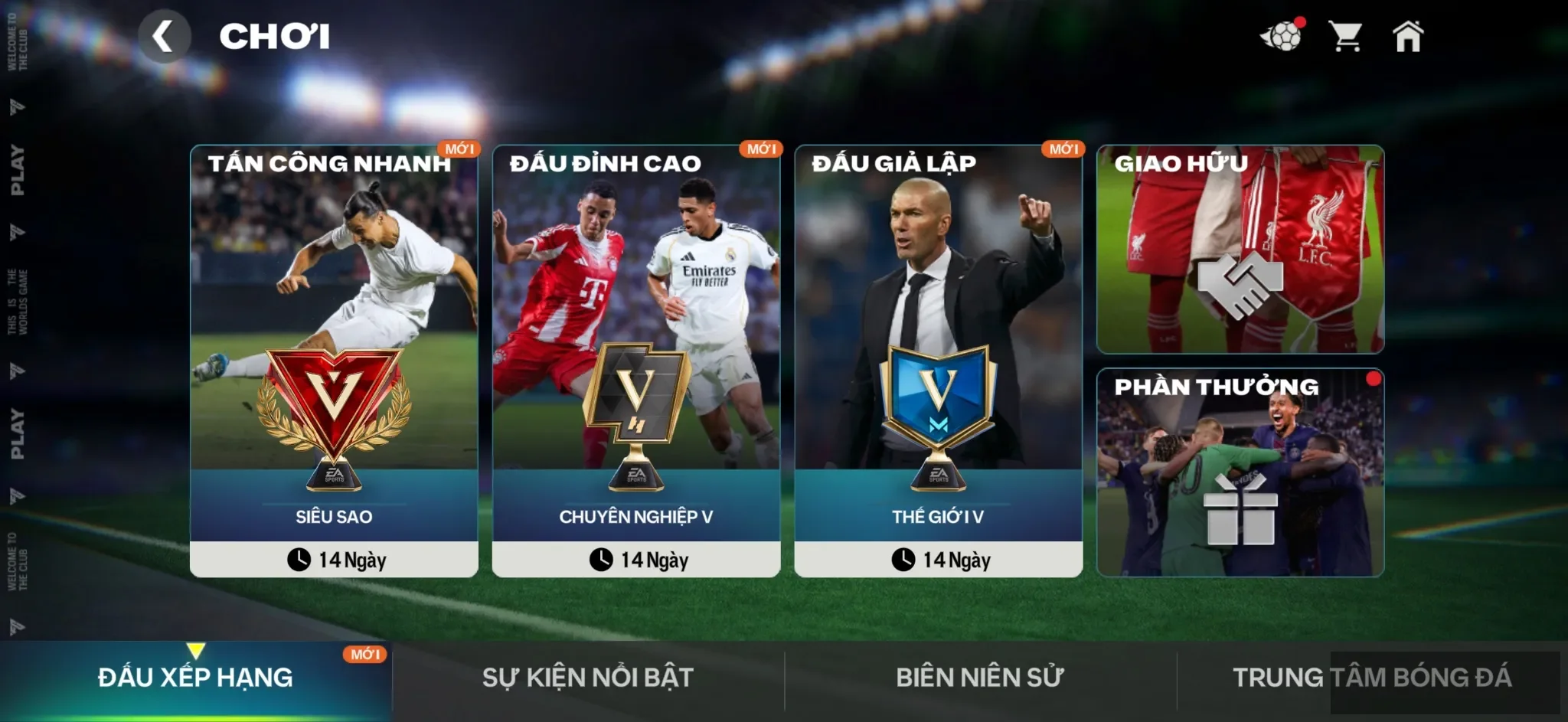Go to the Trung Tâm Bóng Đá tab
Screen dimensions: 1568x722
click(1371, 678)
